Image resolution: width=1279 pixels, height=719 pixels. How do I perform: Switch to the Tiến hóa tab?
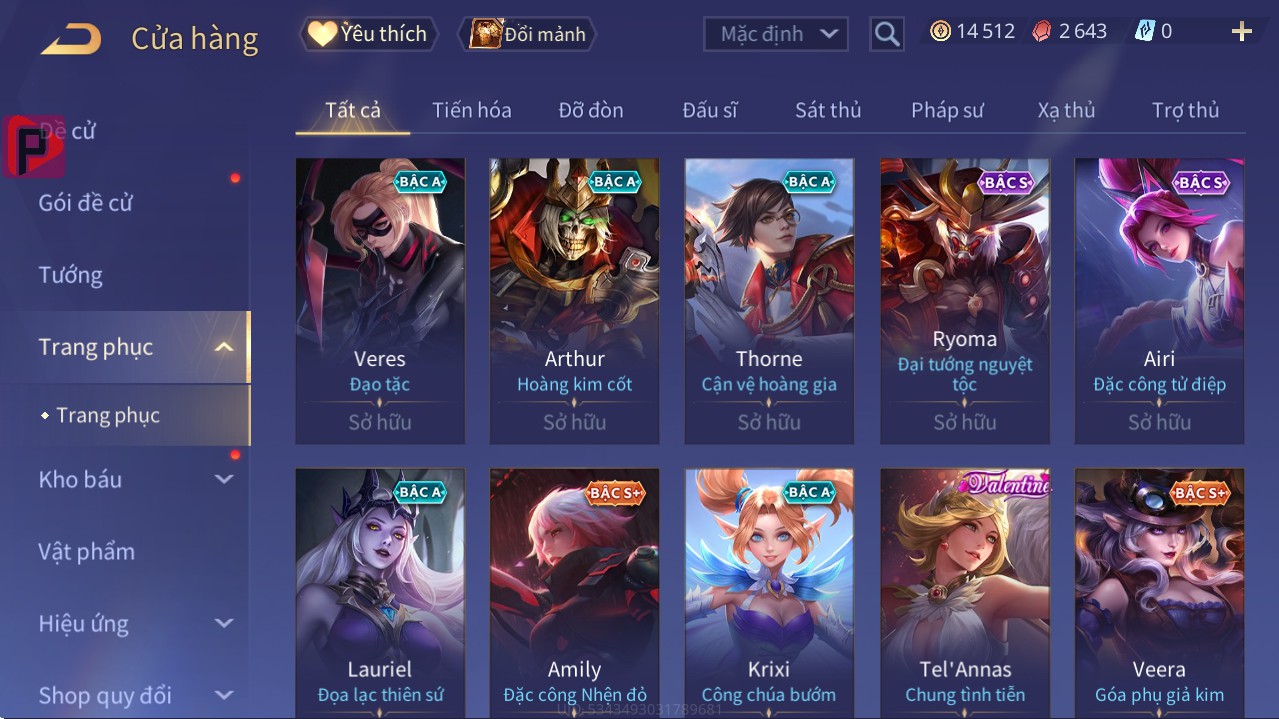click(x=471, y=110)
